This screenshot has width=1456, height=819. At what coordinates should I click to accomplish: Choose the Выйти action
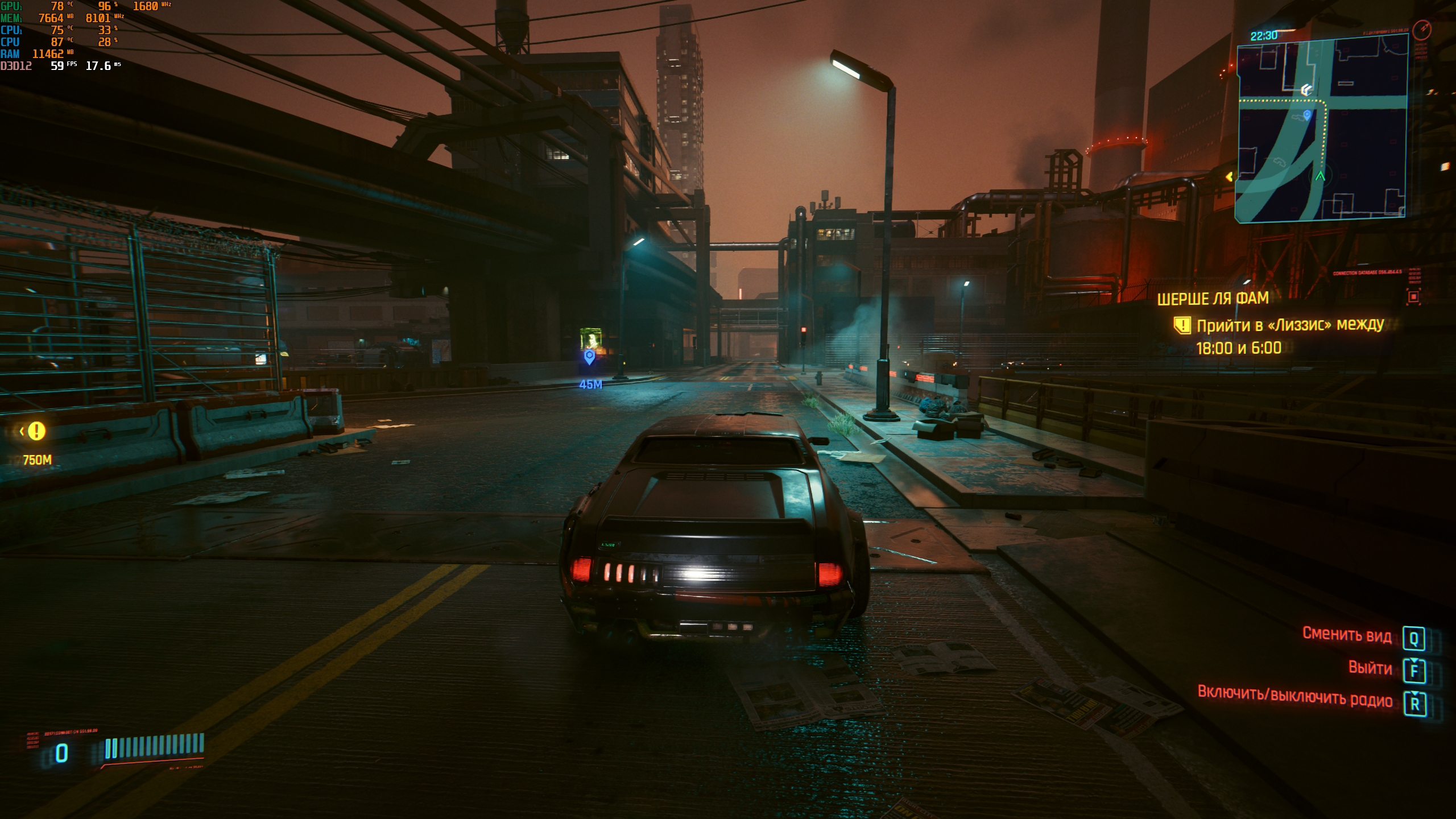coord(1370,668)
